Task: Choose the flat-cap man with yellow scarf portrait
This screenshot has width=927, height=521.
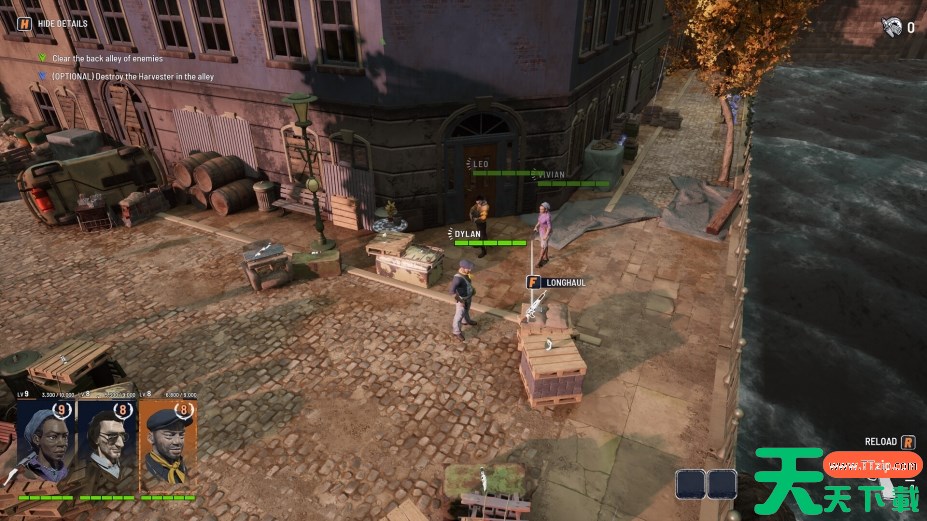Action: click(167, 444)
